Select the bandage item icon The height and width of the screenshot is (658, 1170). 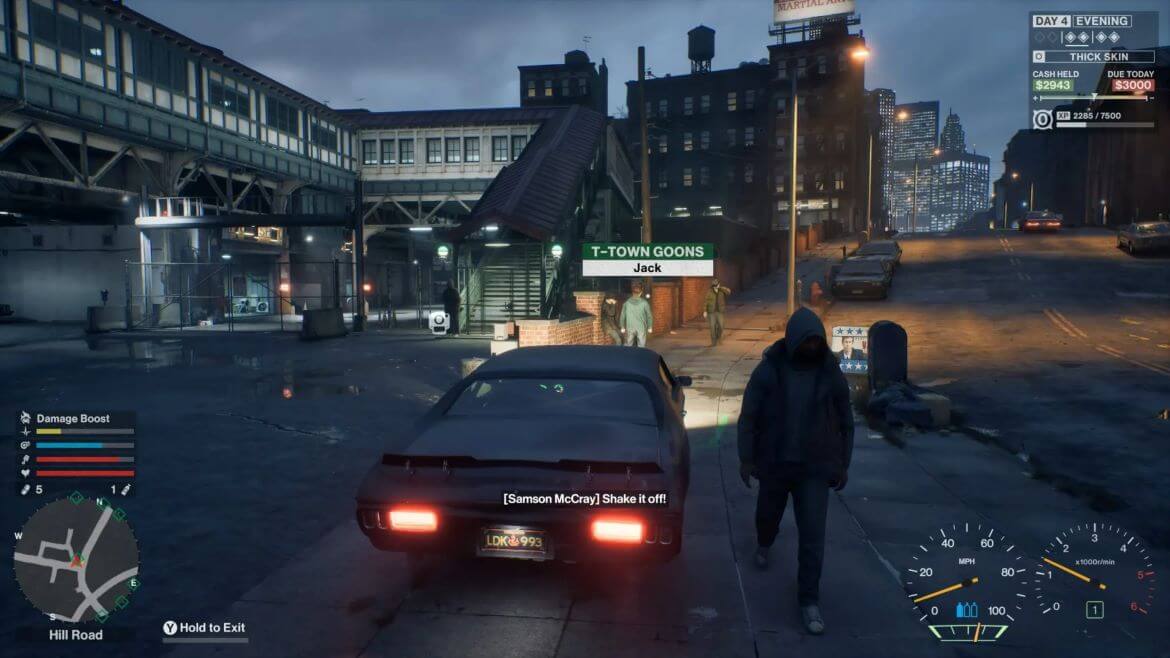click(x=26, y=490)
